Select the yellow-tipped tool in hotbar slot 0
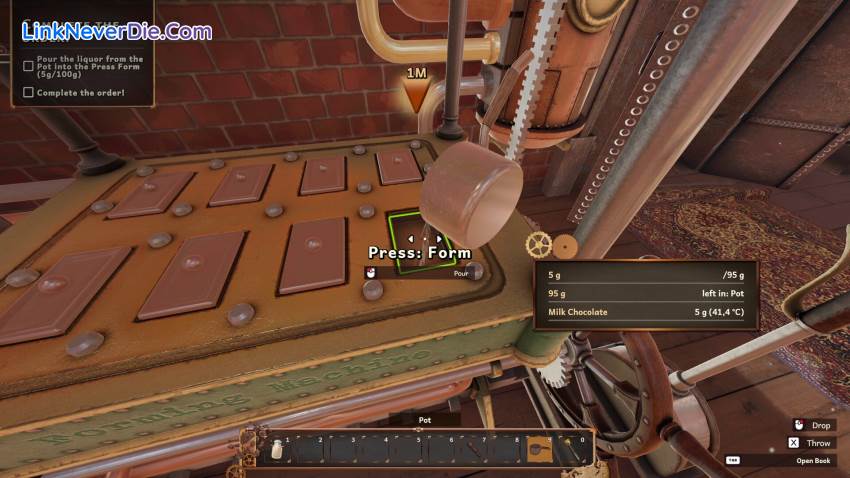 tap(571, 449)
